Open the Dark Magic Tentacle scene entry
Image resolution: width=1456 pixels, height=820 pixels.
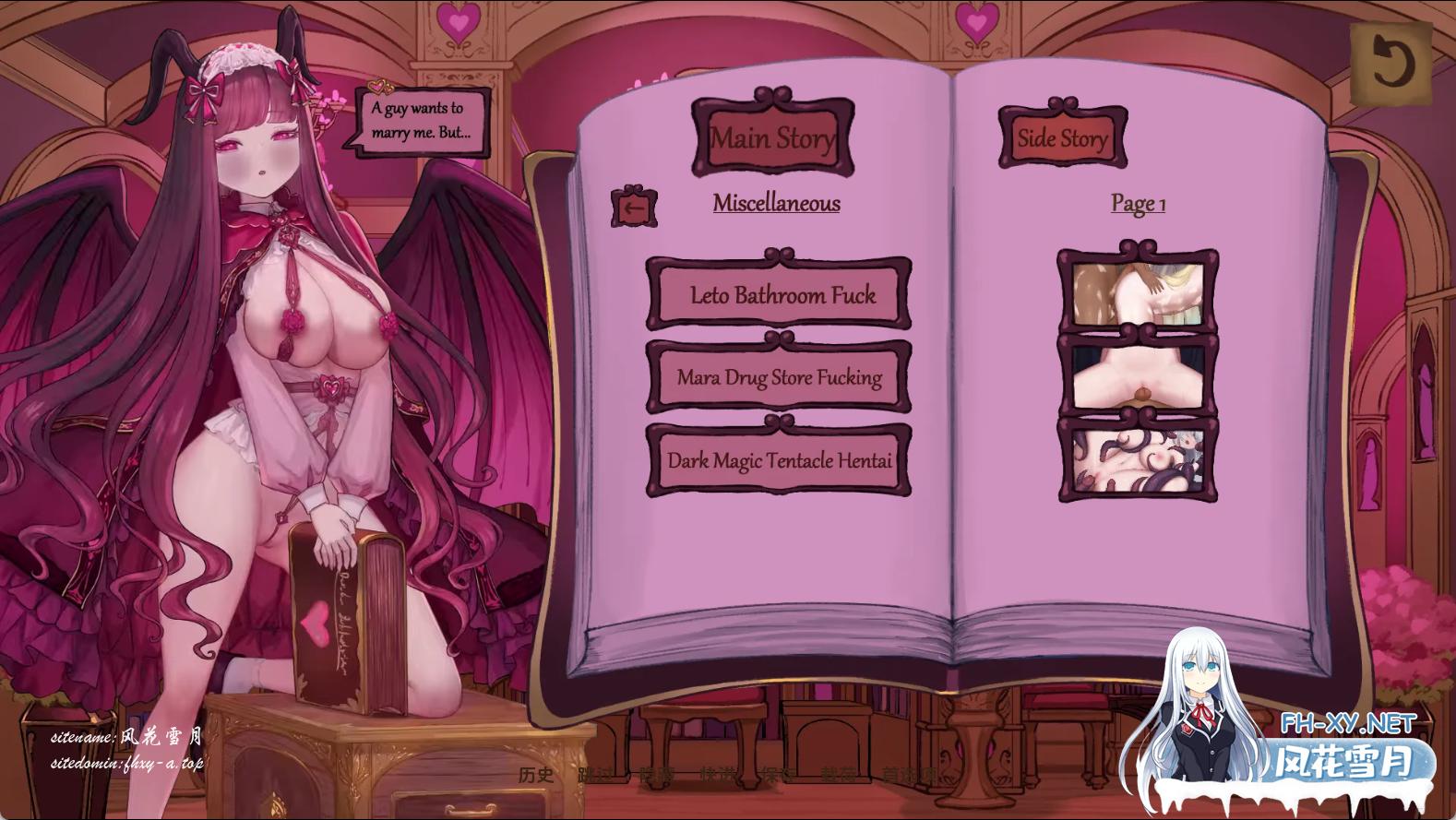779,460
